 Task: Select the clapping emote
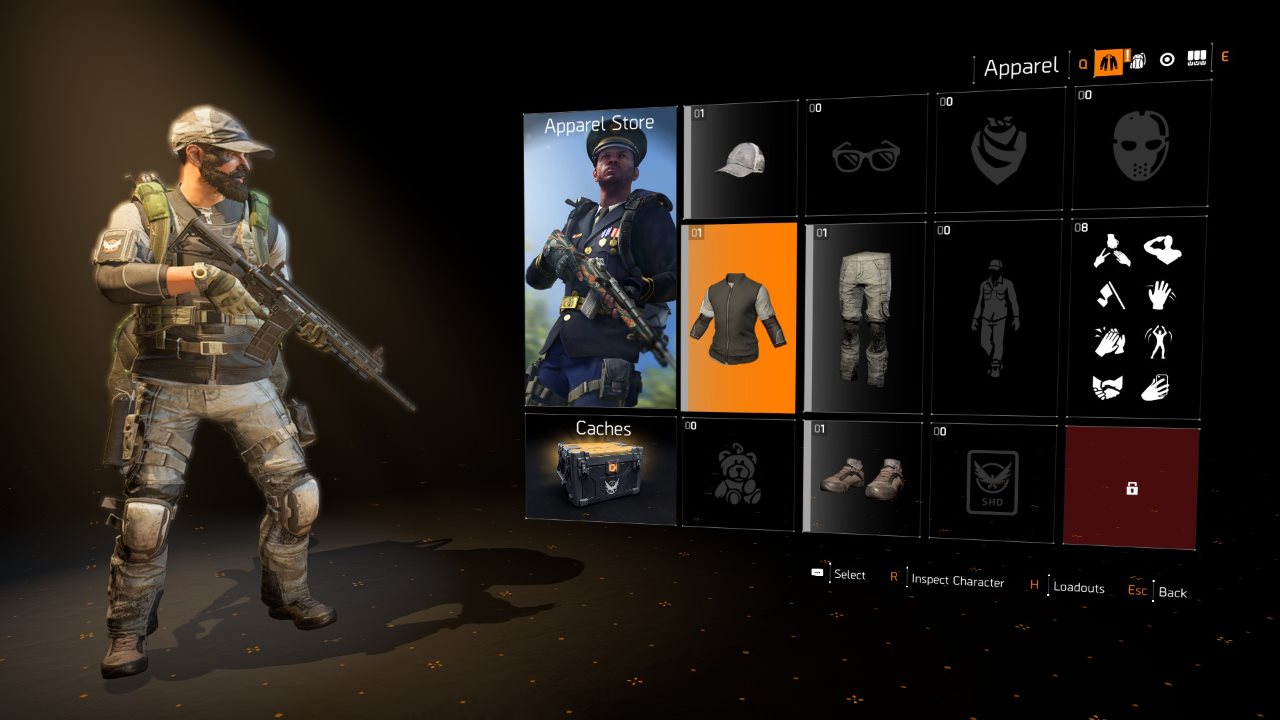tap(1110, 340)
